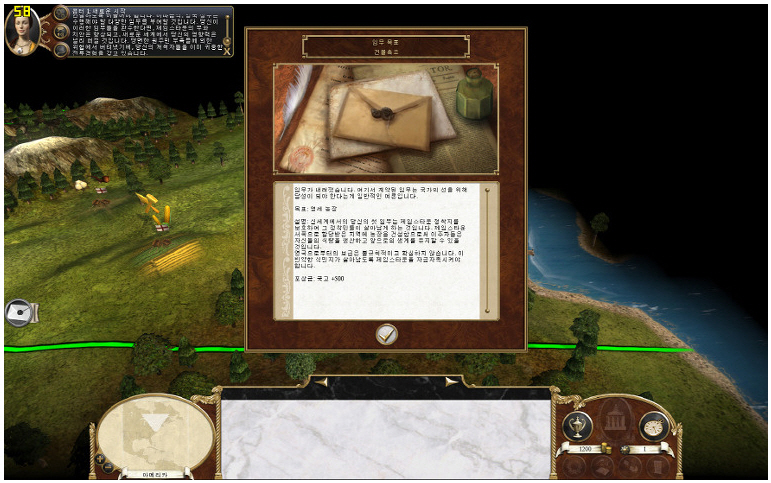Screen dimensions: 771x483
Task: Confirm the mission with the checkmark button
Action: [387, 335]
